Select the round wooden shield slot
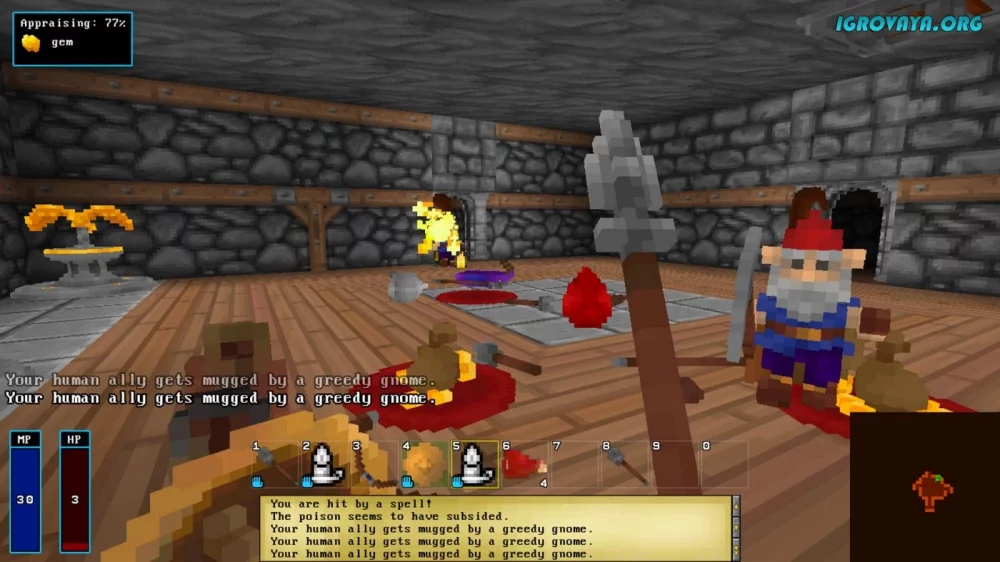This screenshot has height=562, width=1000. pyautogui.click(x=424, y=465)
